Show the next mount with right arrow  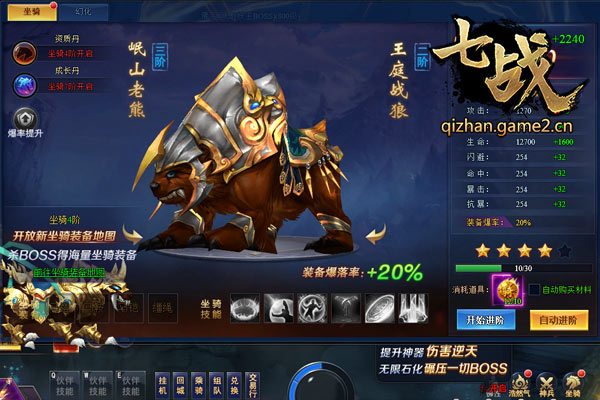pyautogui.click(x=375, y=235)
